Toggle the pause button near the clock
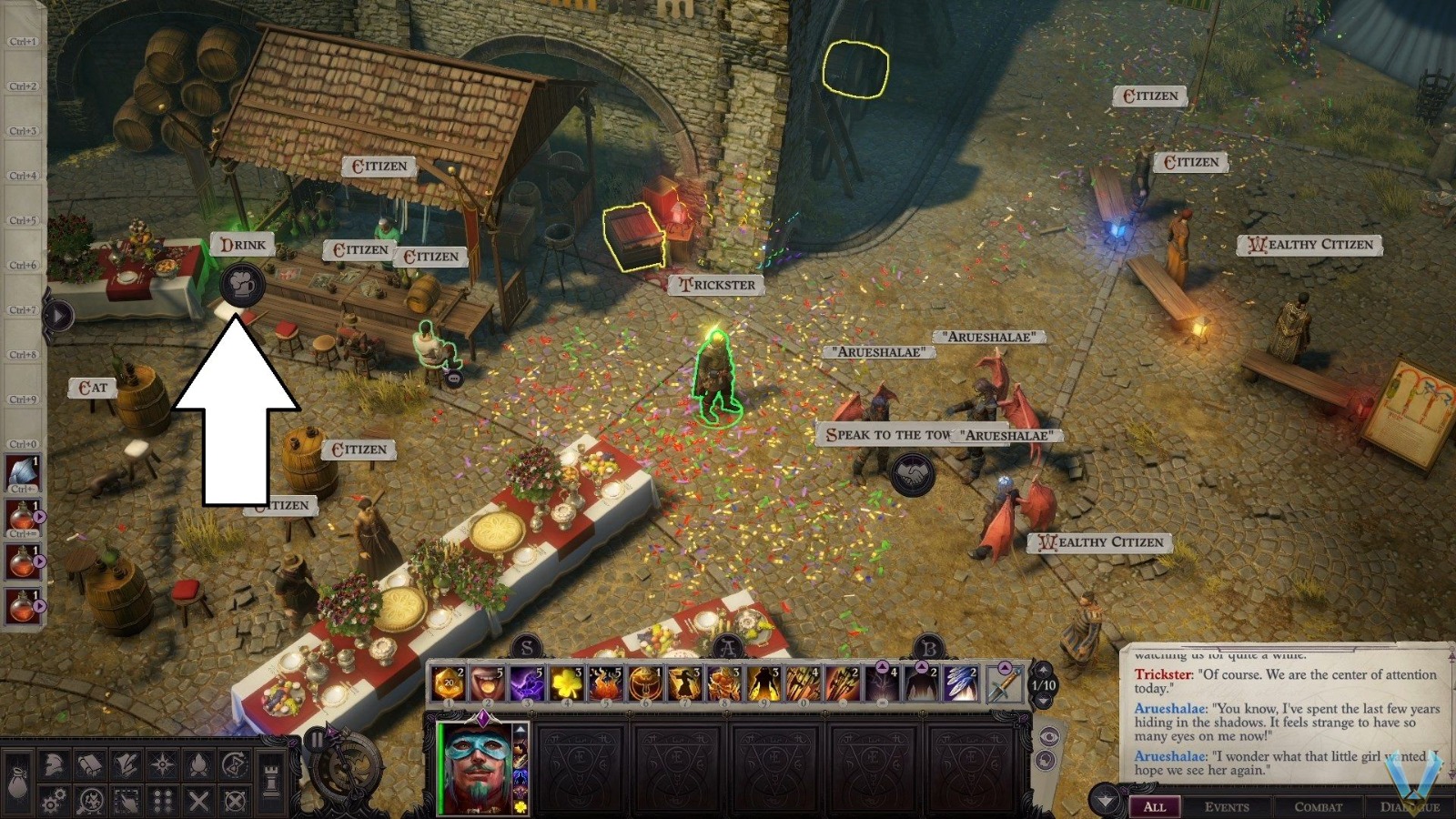This screenshot has width=1456, height=819. [x=317, y=741]
